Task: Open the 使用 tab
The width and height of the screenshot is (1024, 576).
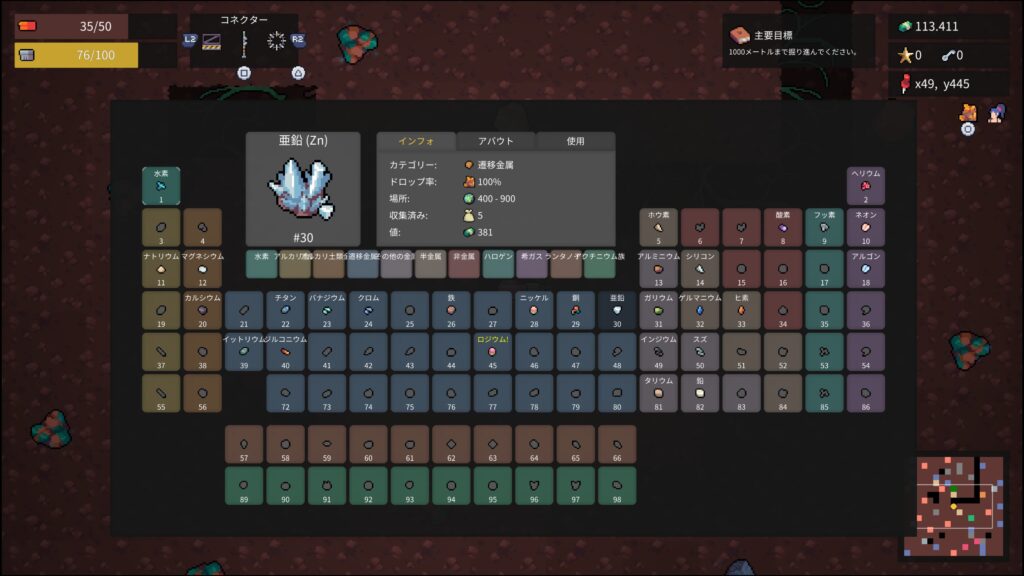Action: 575,141
